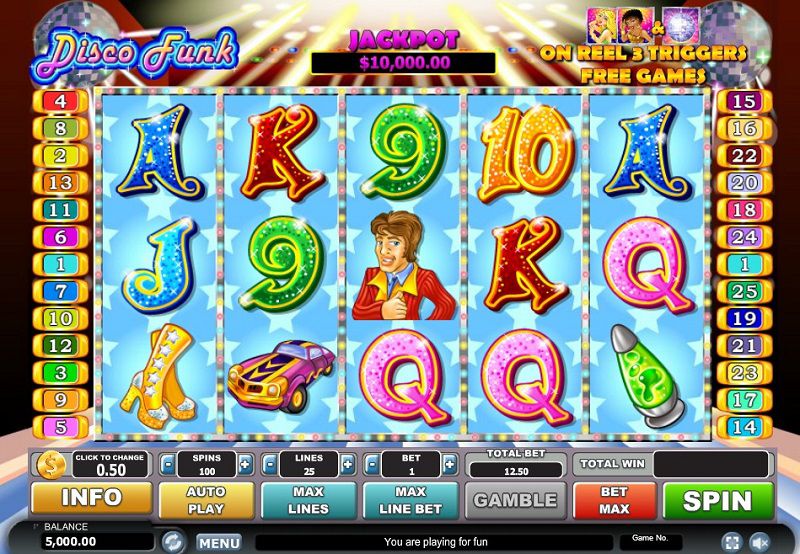Image resolution: width=800 pixels, height=554 pixels.
Task: Raise the bet per line
Action: 449,464
